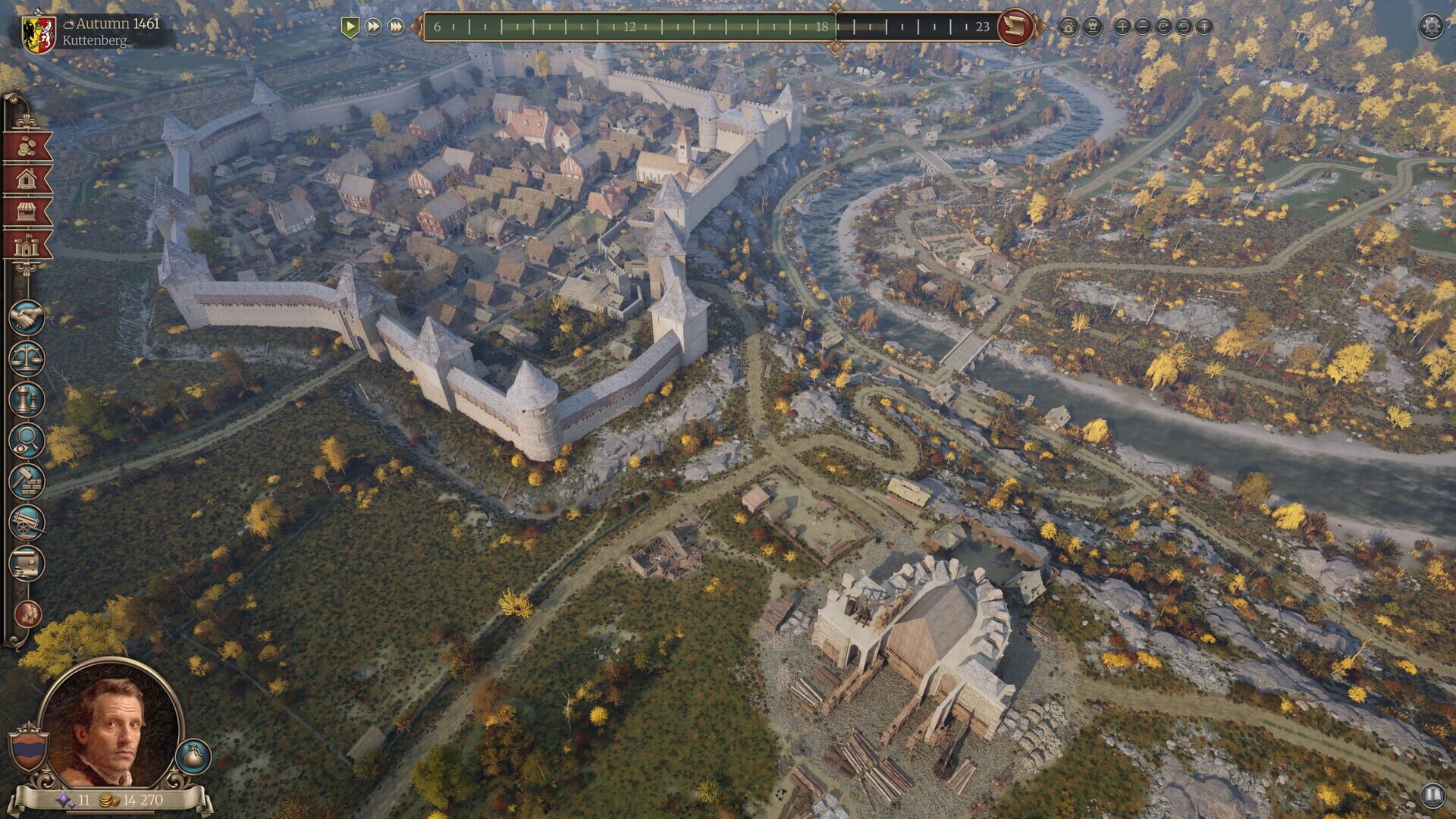This screenshot has width=1456, height=819.
Task: Select the hammer and bricks building tool
Action: click(x=27, y=482)
